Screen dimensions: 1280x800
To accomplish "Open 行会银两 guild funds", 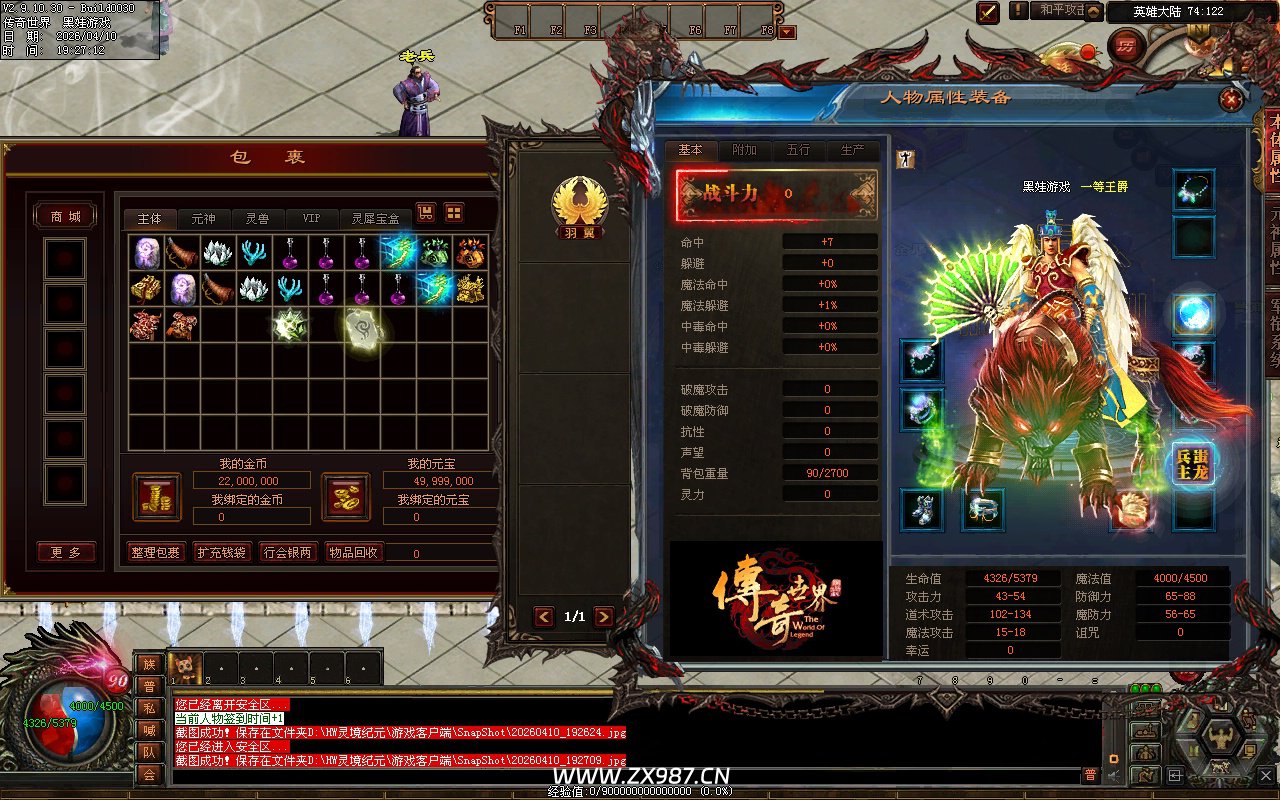I will [x=287, y=552].
